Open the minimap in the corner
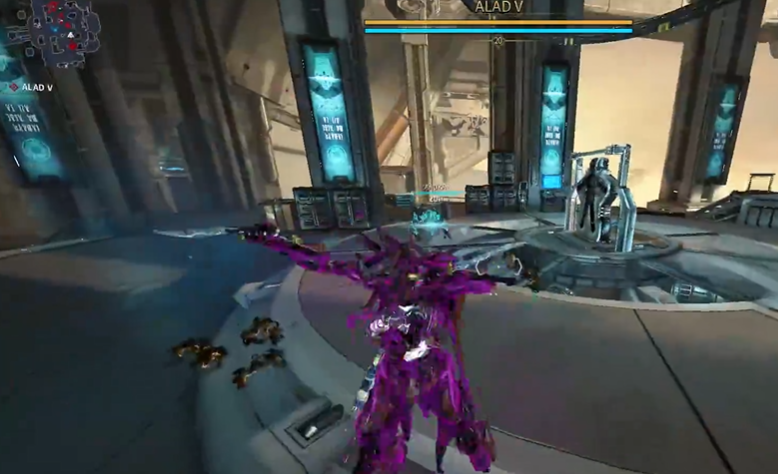The width and height of the screenshot is (778, 474). coord(64,32)
